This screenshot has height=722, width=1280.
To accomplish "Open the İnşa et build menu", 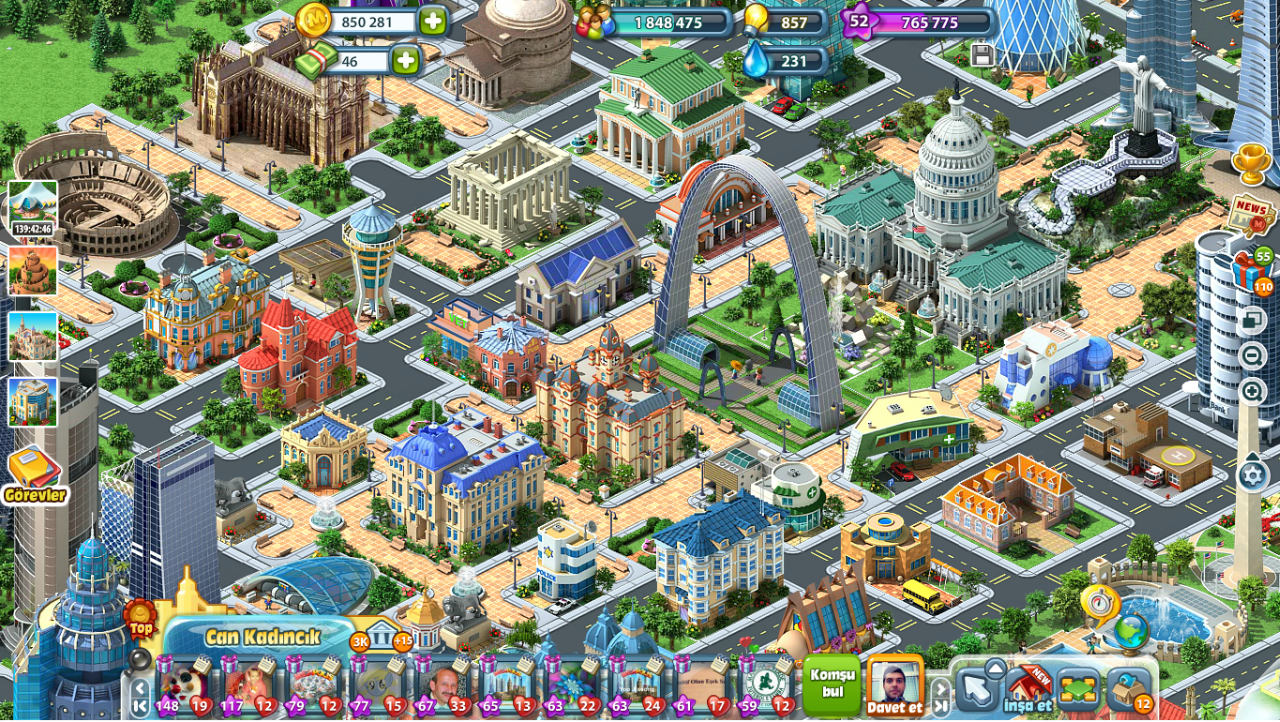I will (x=1027, y=687).
